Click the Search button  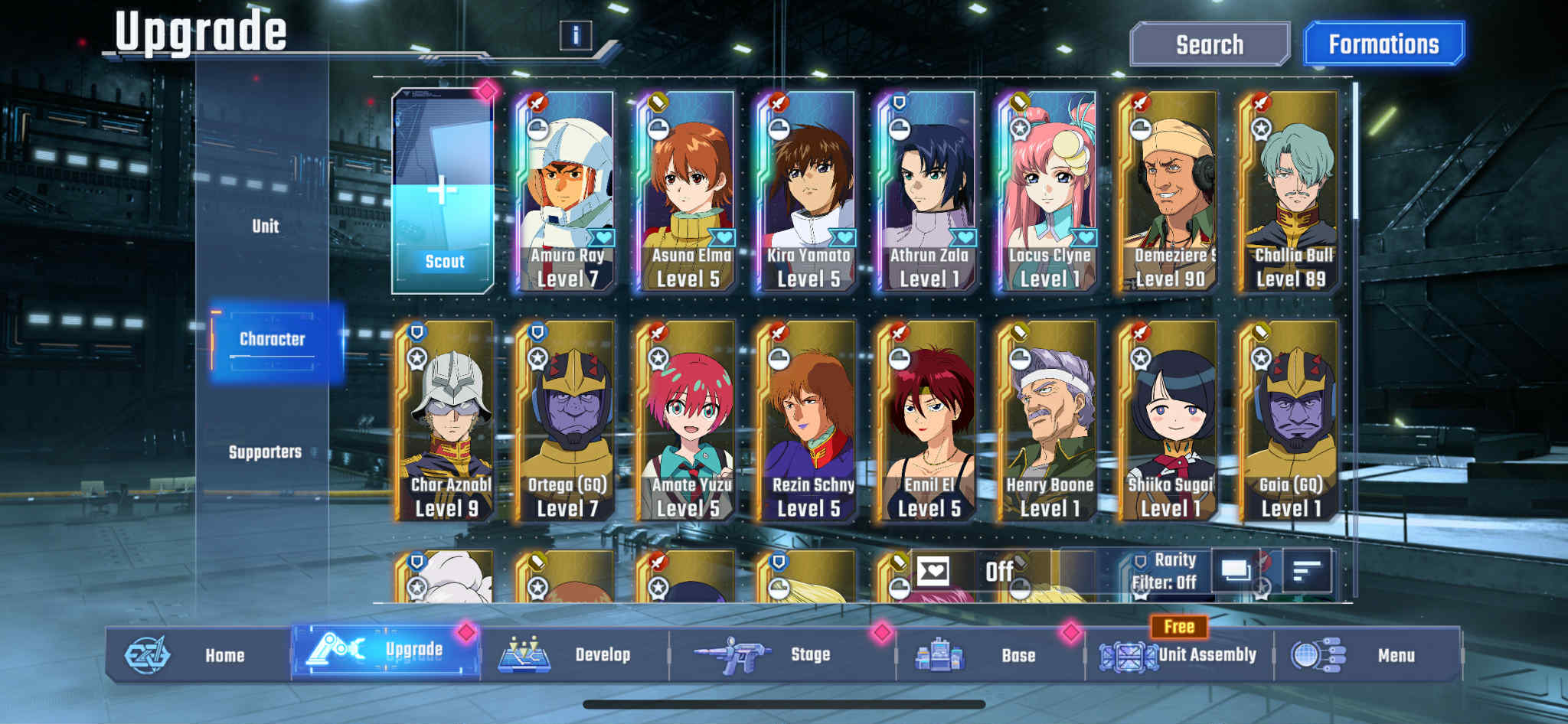tap(1210, 44)
